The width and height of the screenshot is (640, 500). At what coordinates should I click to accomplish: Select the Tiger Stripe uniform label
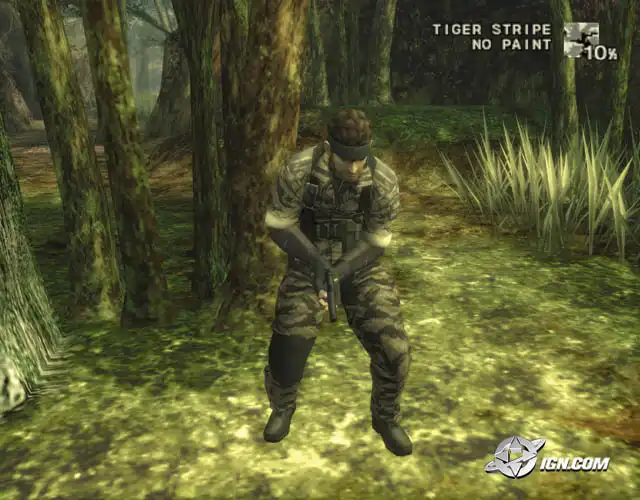(491, 29)
